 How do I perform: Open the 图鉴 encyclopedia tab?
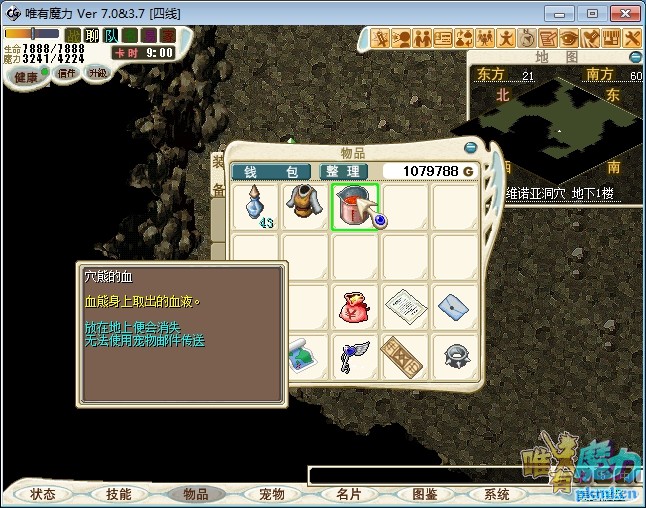pyautogui.click(x=425, y=494)
